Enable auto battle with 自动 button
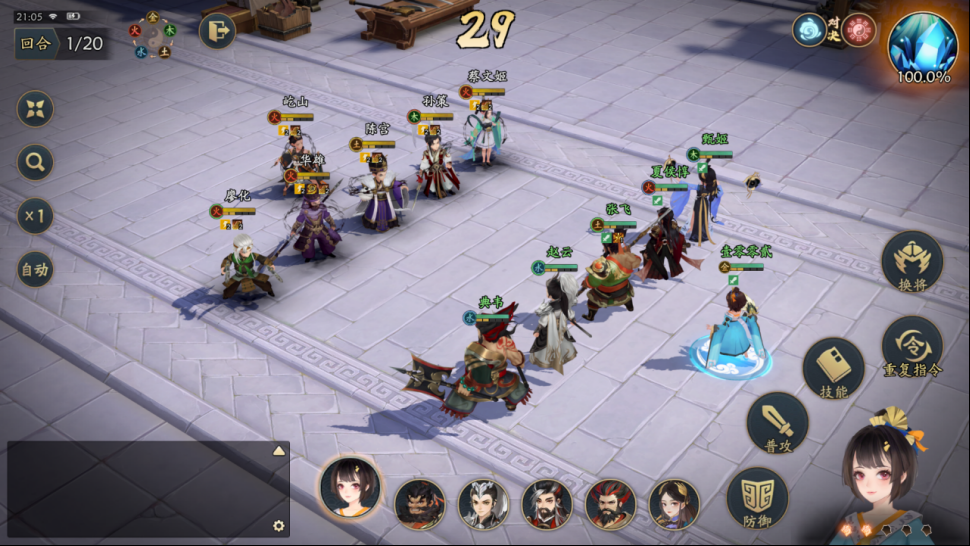 tap(35, 269)
